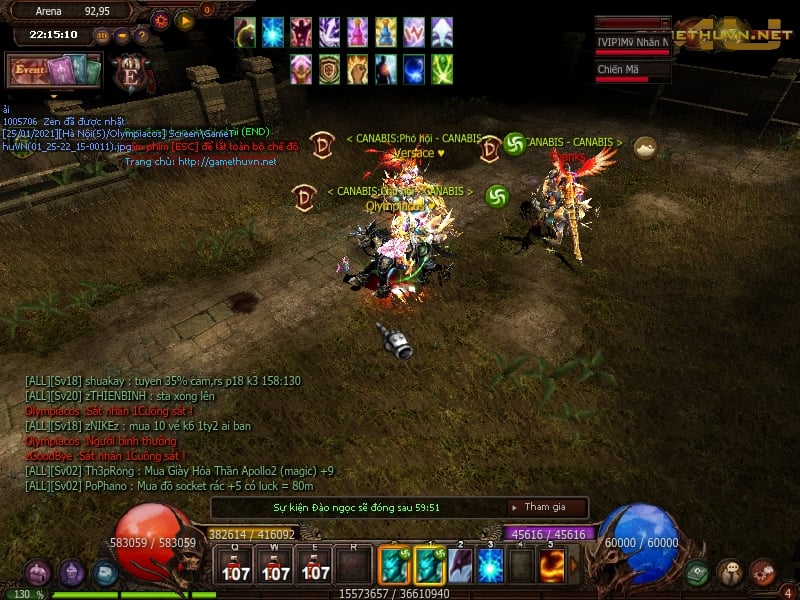This screenshot has width=800, height=600.
Task: Open the question mark help button
Action: (141, 35)
